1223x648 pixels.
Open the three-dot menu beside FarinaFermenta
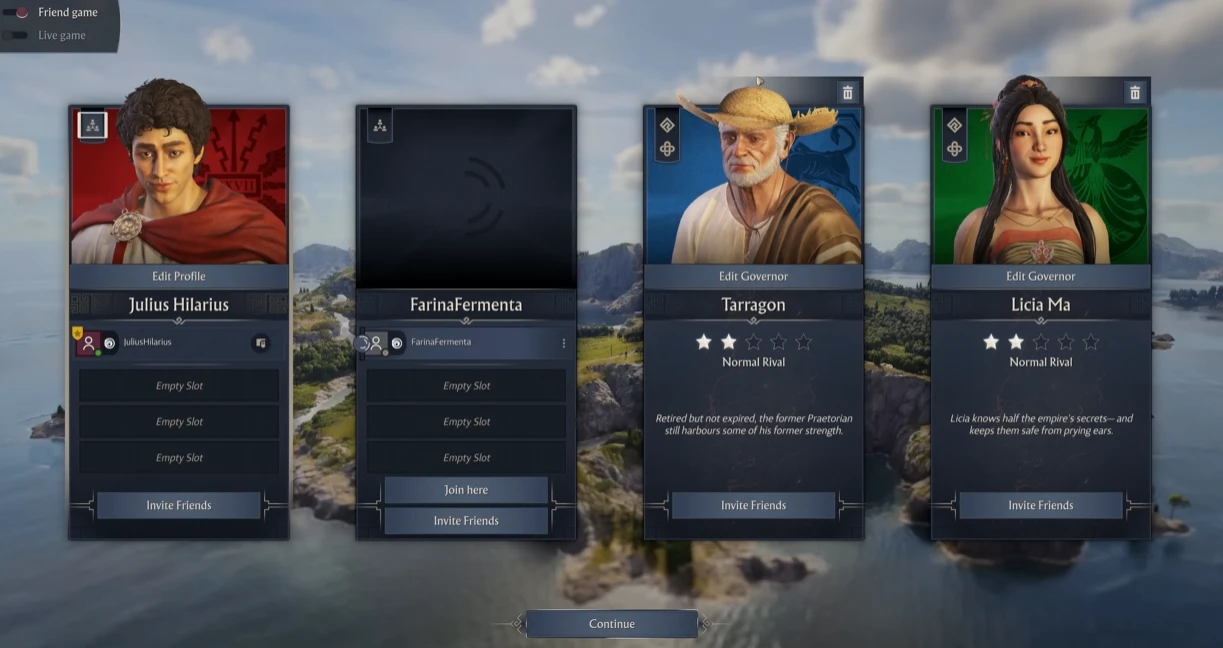(x=563, y=343)
